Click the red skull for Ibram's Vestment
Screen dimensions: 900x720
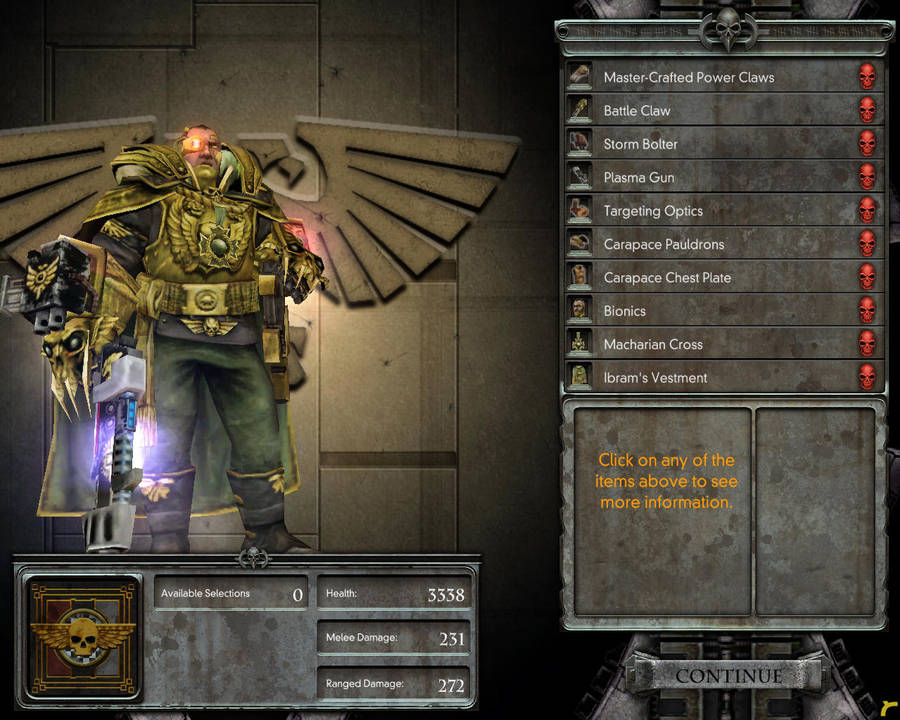point(867,378)
